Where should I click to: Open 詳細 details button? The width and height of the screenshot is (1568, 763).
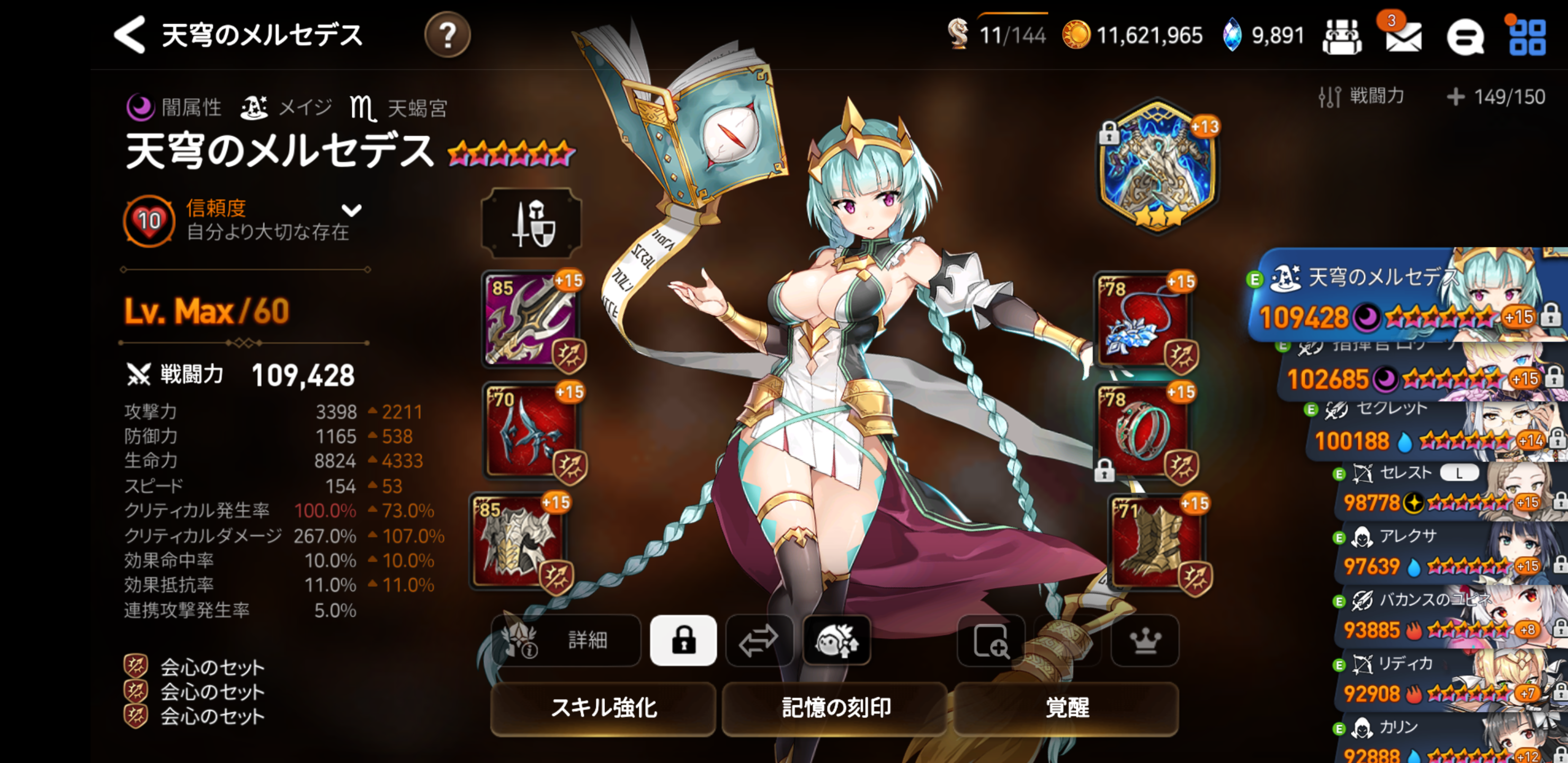click(566, 640)
